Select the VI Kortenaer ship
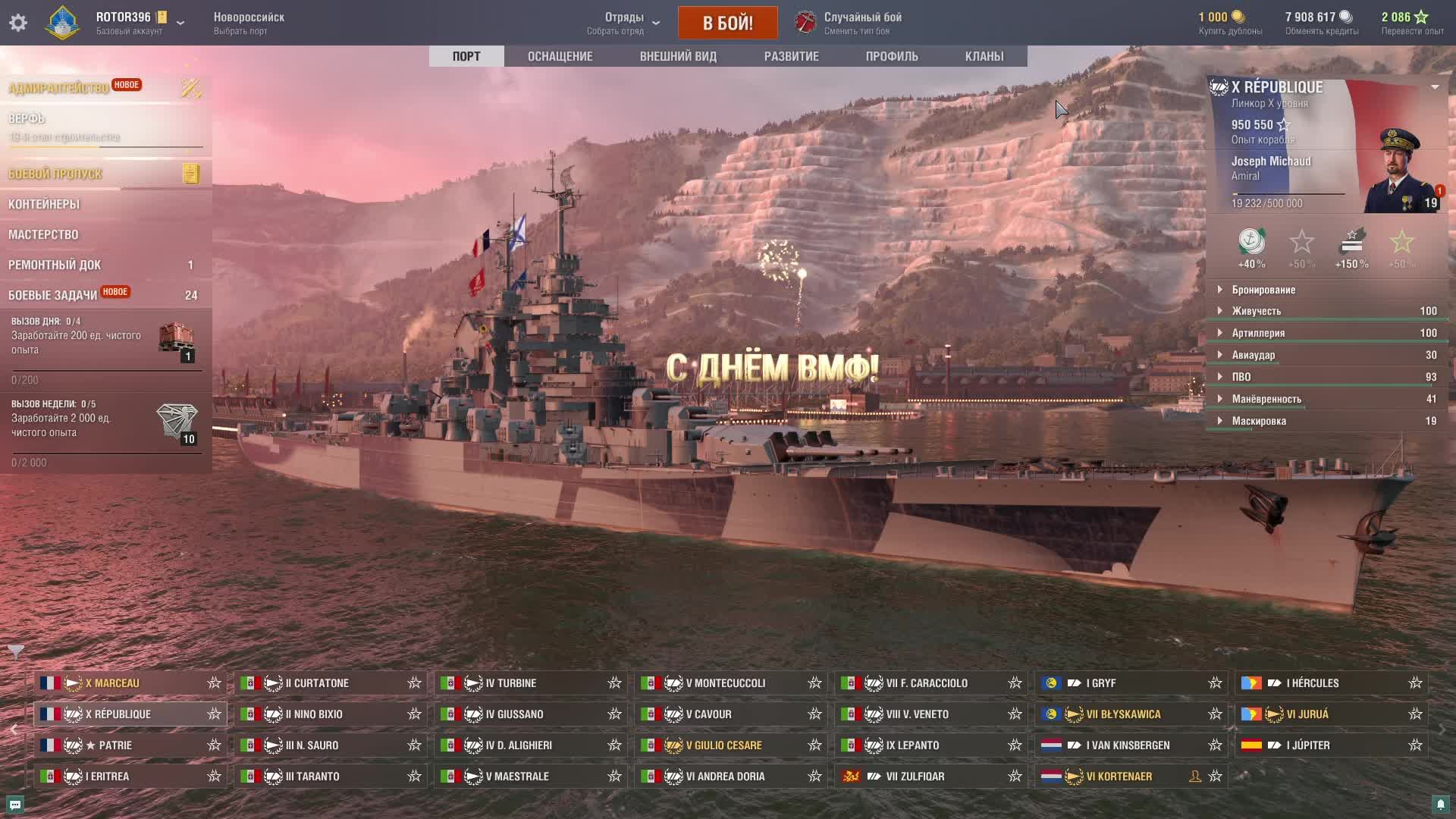The image size is (1456, 819). pyautogui.click(x=1119, y=777)
